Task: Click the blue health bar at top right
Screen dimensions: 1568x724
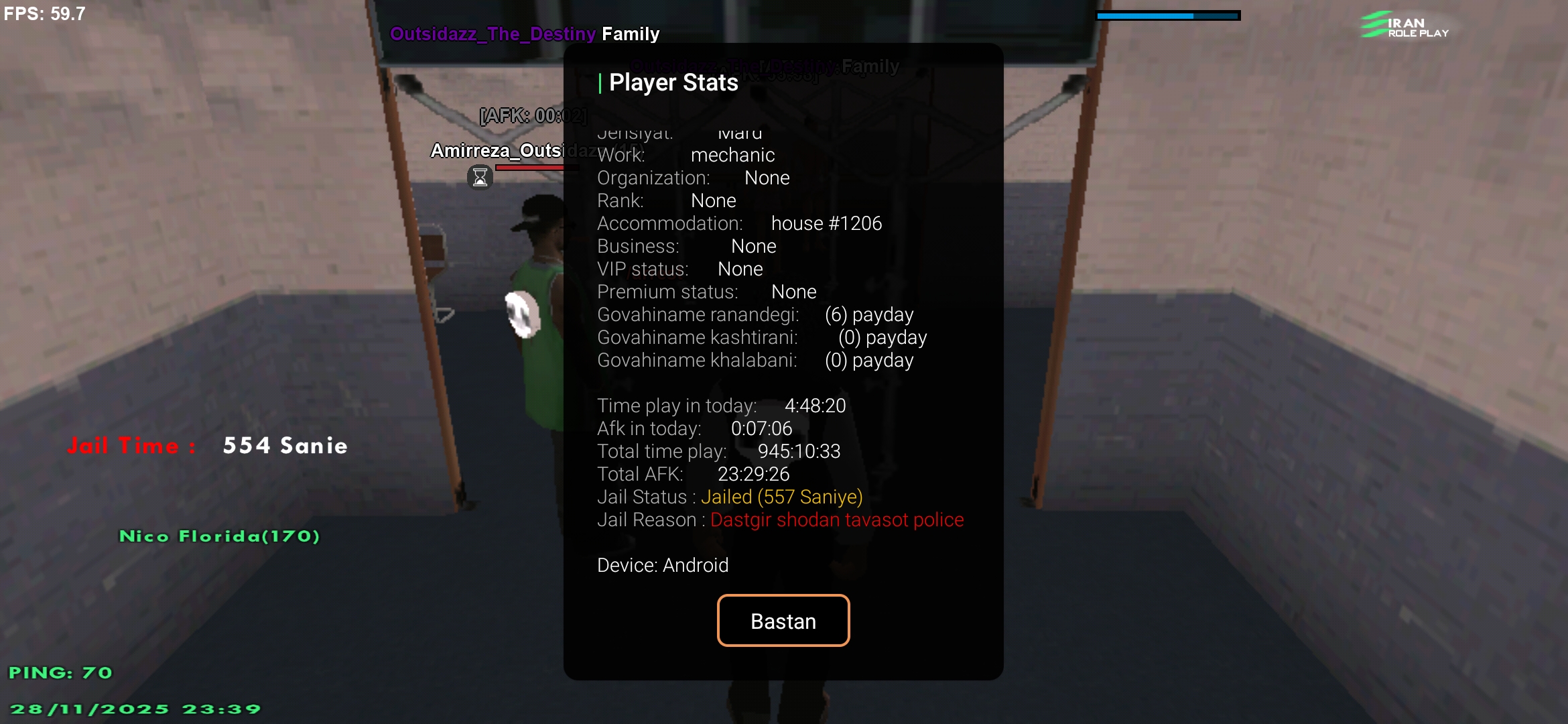Action: (x=1169, y=14)
